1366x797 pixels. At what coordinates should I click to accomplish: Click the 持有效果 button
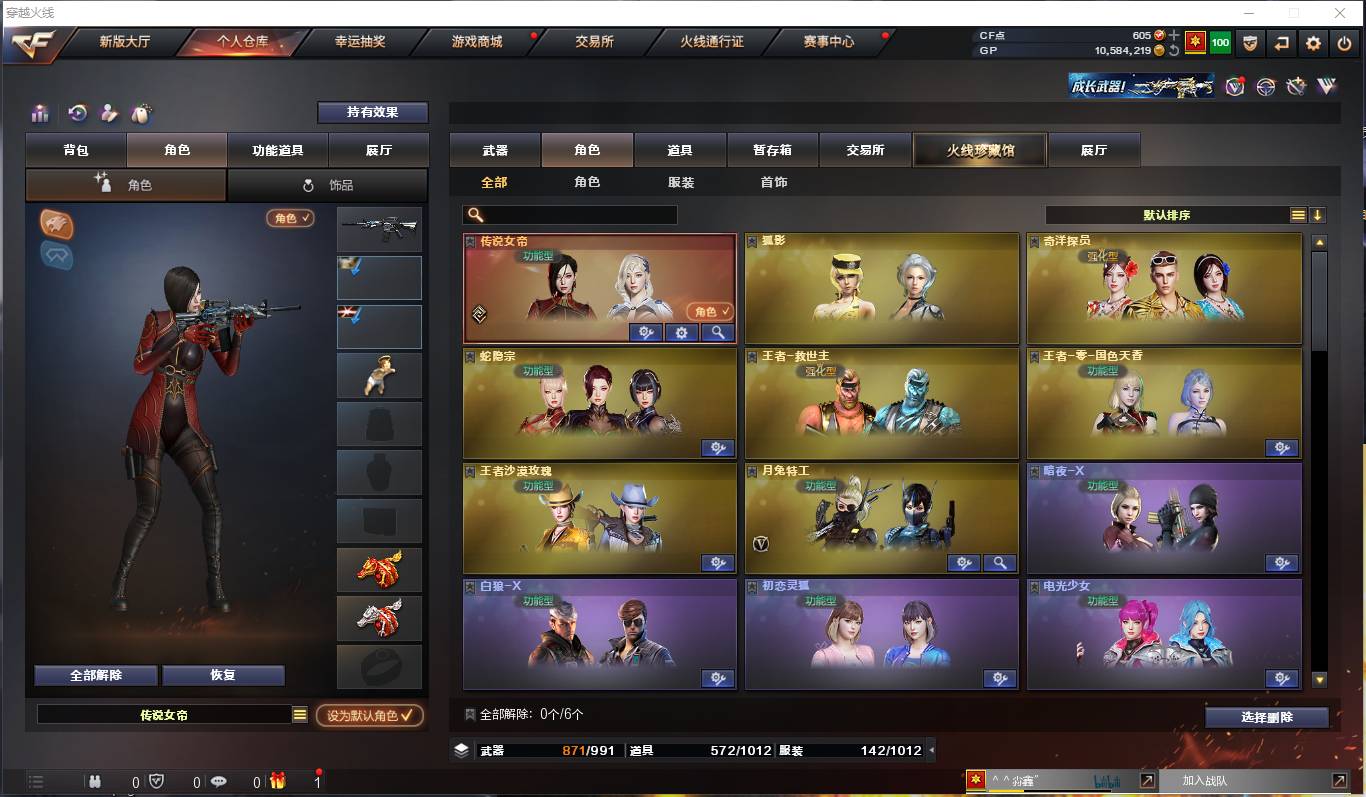point(374,113)
